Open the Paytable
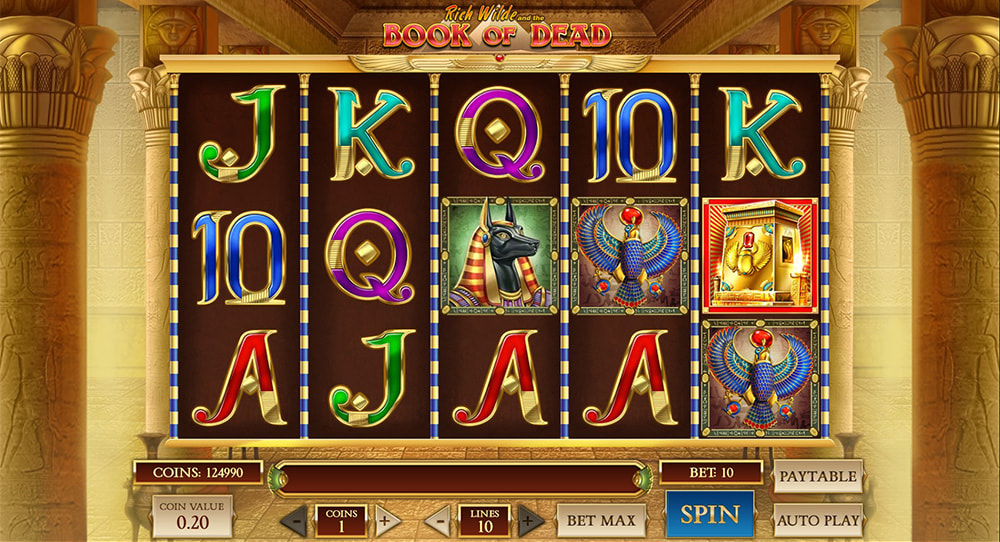The width and height of the screenshot is (1000, 542). click(817, 476)
